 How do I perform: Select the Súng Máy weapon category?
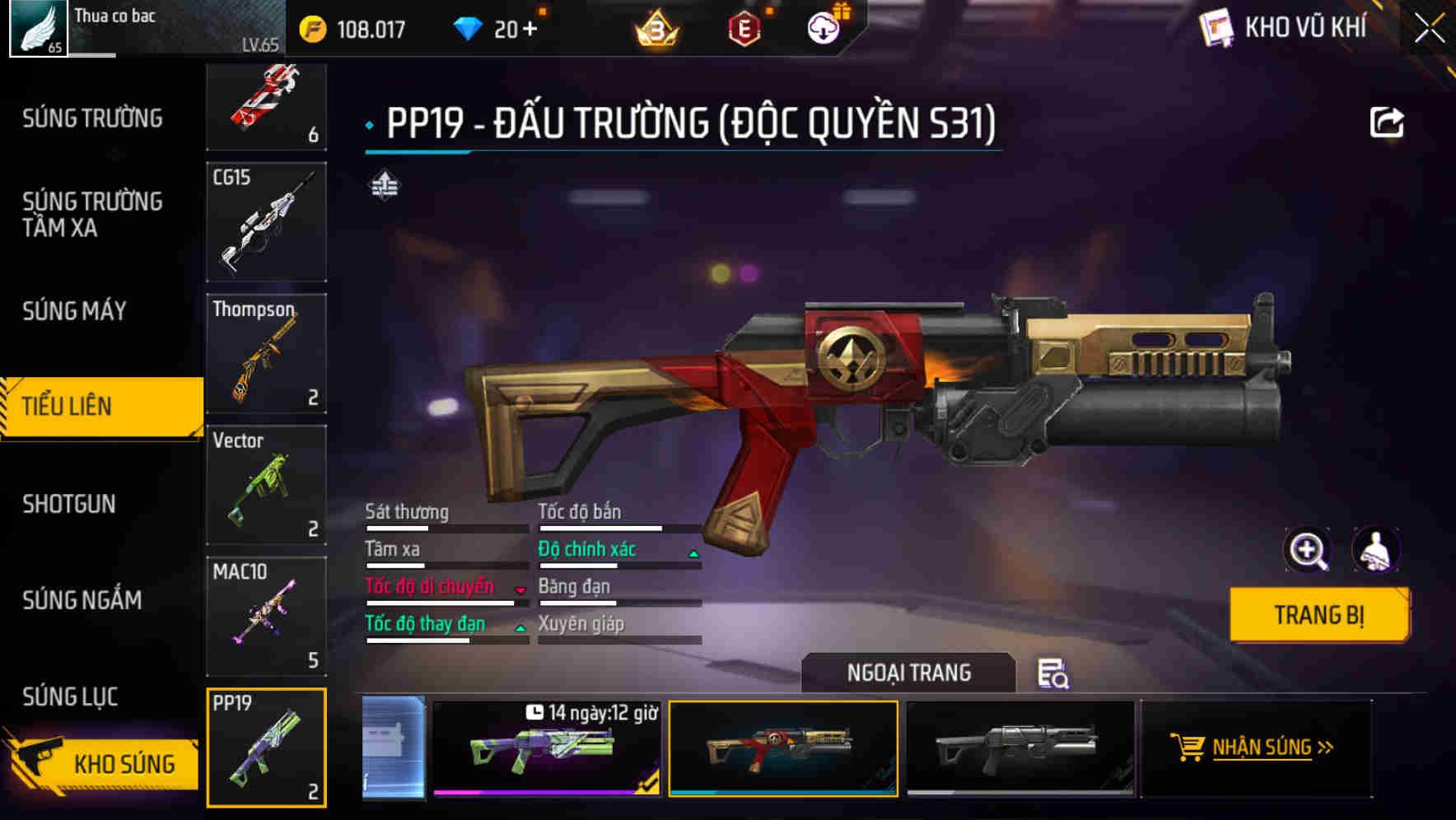[x=74, y=311]
